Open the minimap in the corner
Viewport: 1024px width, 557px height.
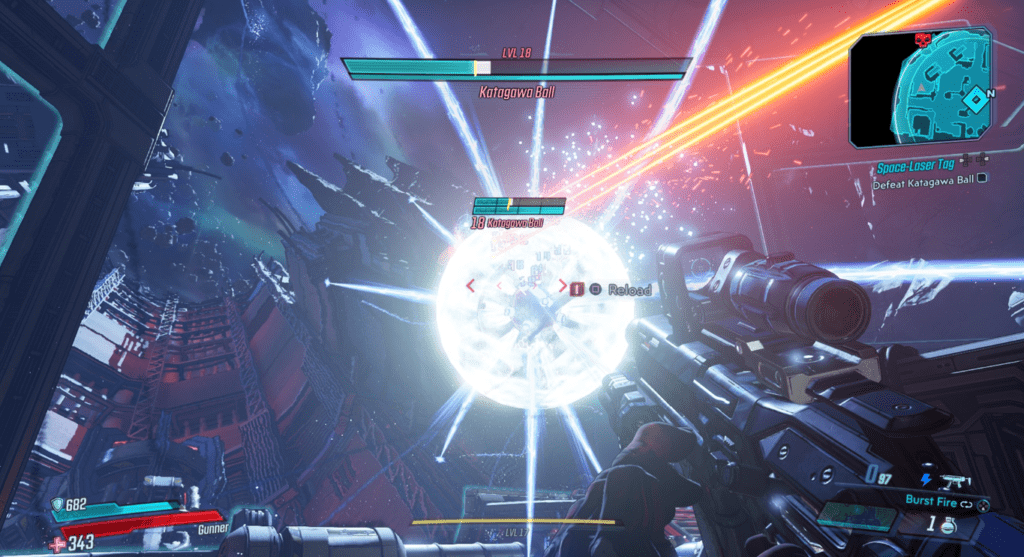click(x=920, y=88)
